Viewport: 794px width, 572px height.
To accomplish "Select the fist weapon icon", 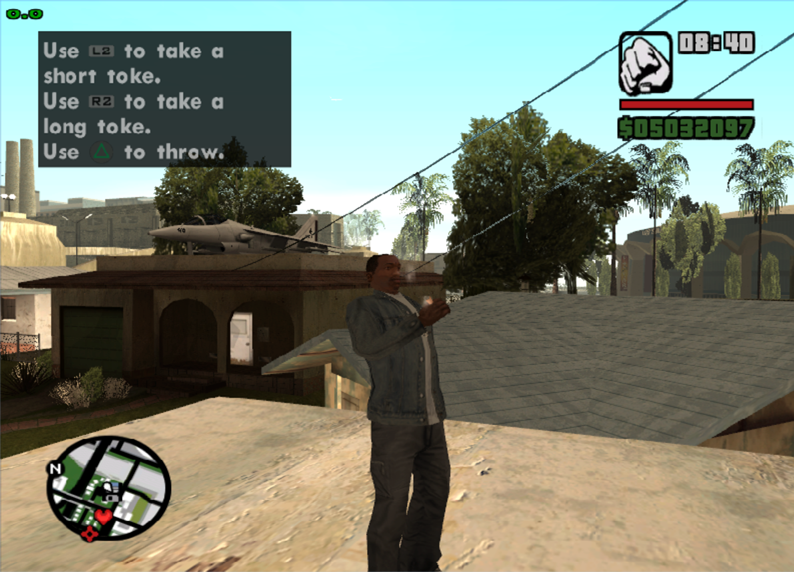I will click(645, 63).
